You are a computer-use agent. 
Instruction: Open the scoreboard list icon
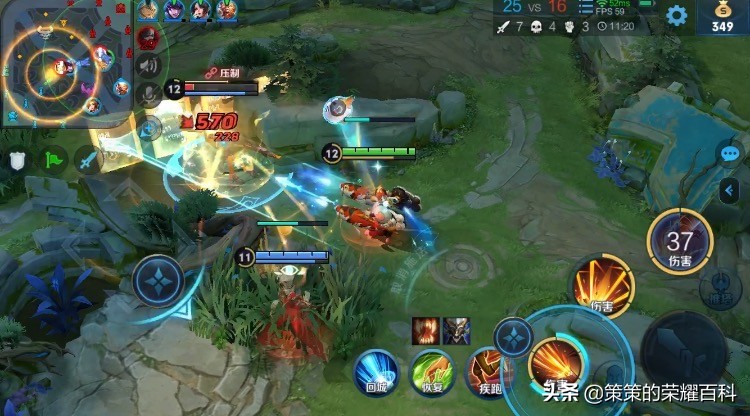[x=585, y=8]
